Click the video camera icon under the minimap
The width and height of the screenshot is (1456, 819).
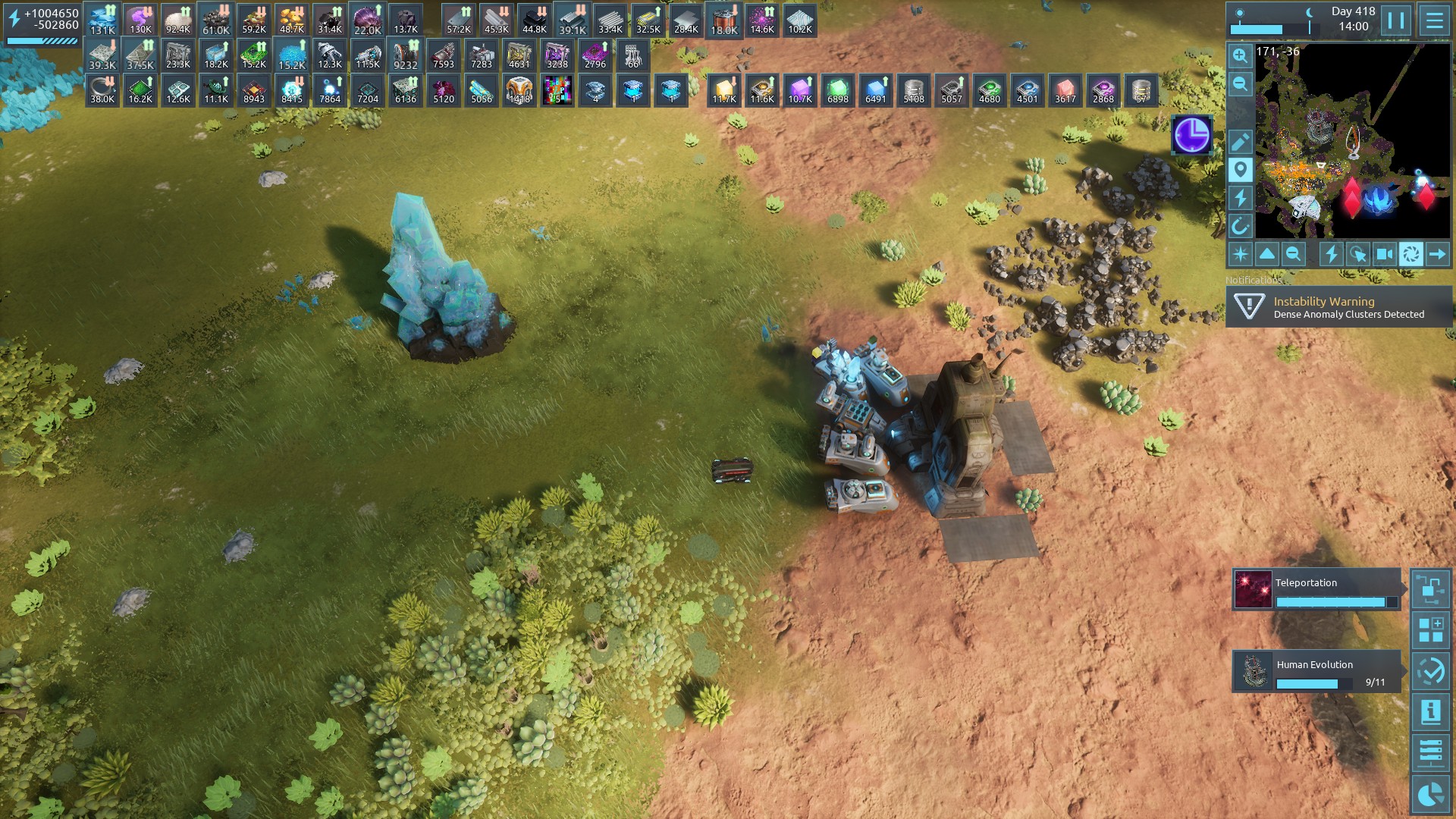tap(1385, 254)
